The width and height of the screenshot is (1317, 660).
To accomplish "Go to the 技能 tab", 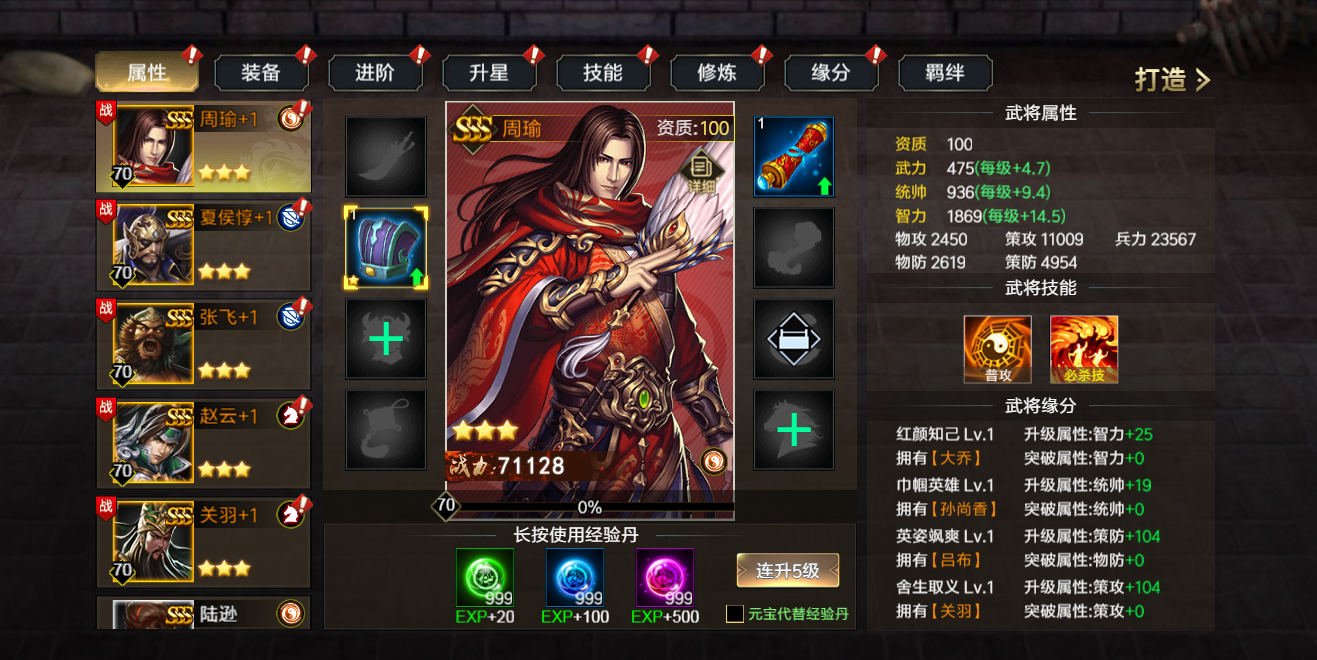I will tap(603, 73).
